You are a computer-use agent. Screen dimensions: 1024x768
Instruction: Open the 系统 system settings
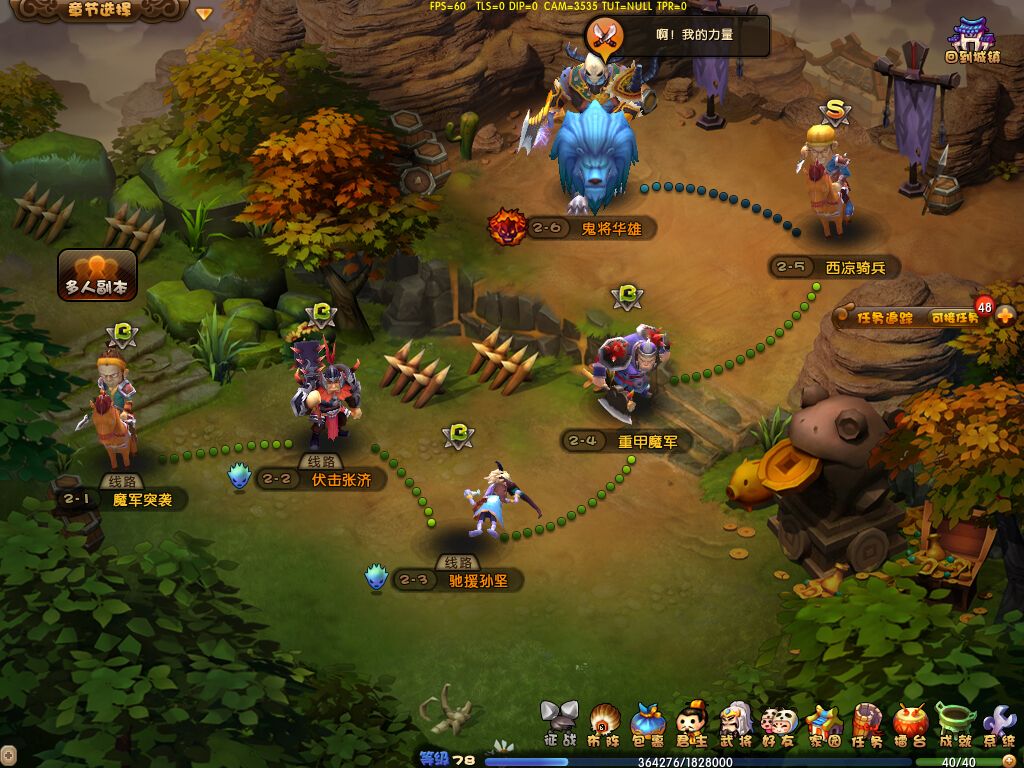999,724
